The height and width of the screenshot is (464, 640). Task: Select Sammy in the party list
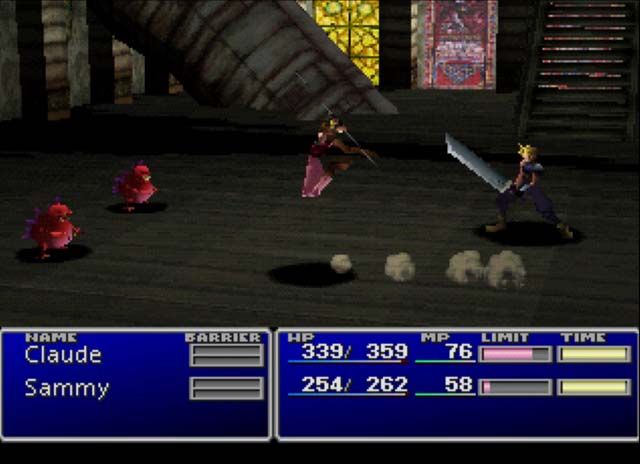[x=66, y=388]
